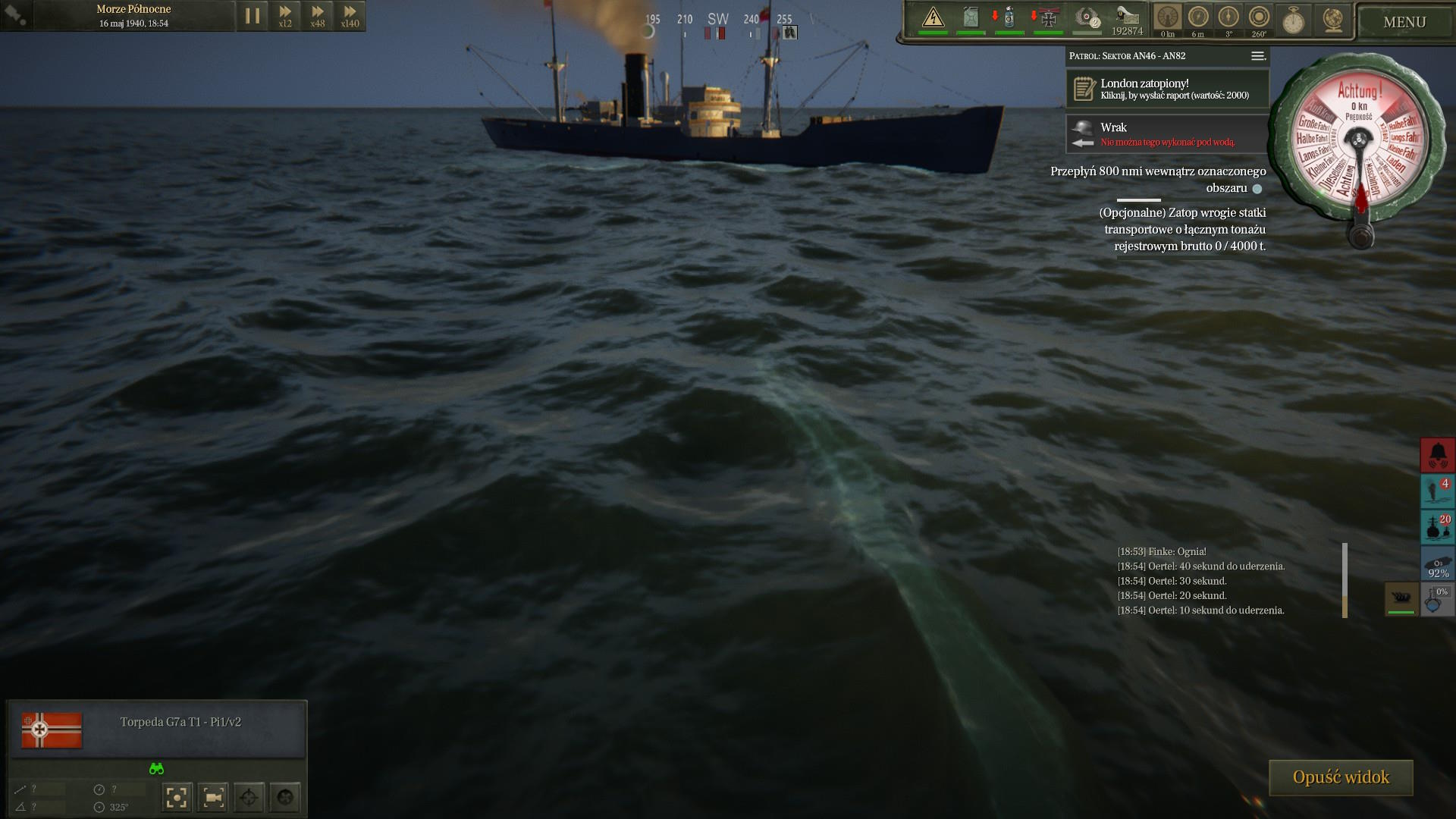Screen dimensions: 1456x819
Task: Open the main MENU
Action: [1404, 22]
